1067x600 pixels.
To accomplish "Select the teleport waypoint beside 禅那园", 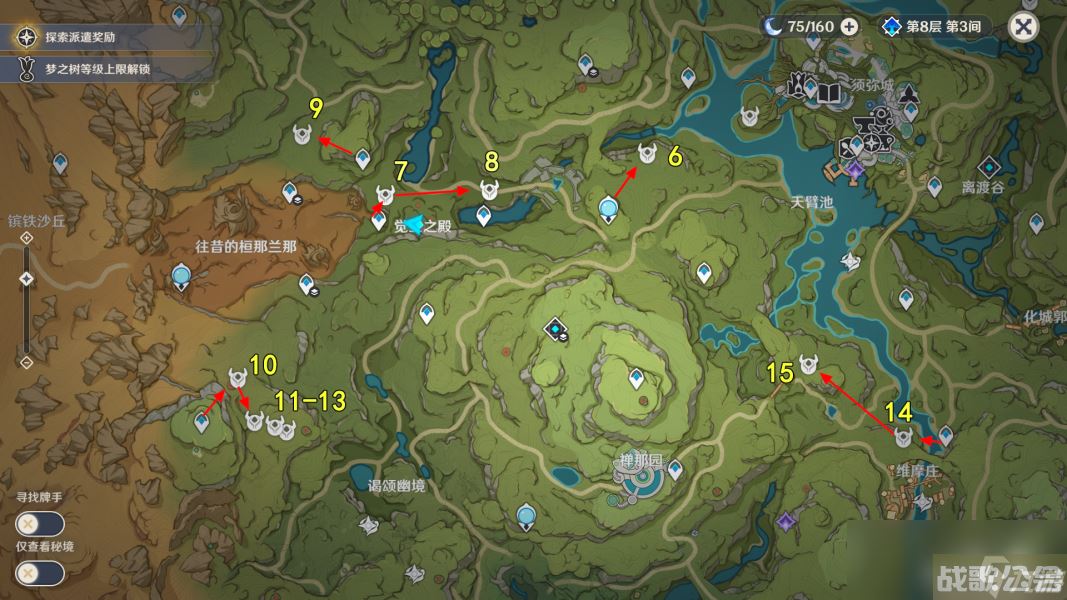I will (675, 469).
